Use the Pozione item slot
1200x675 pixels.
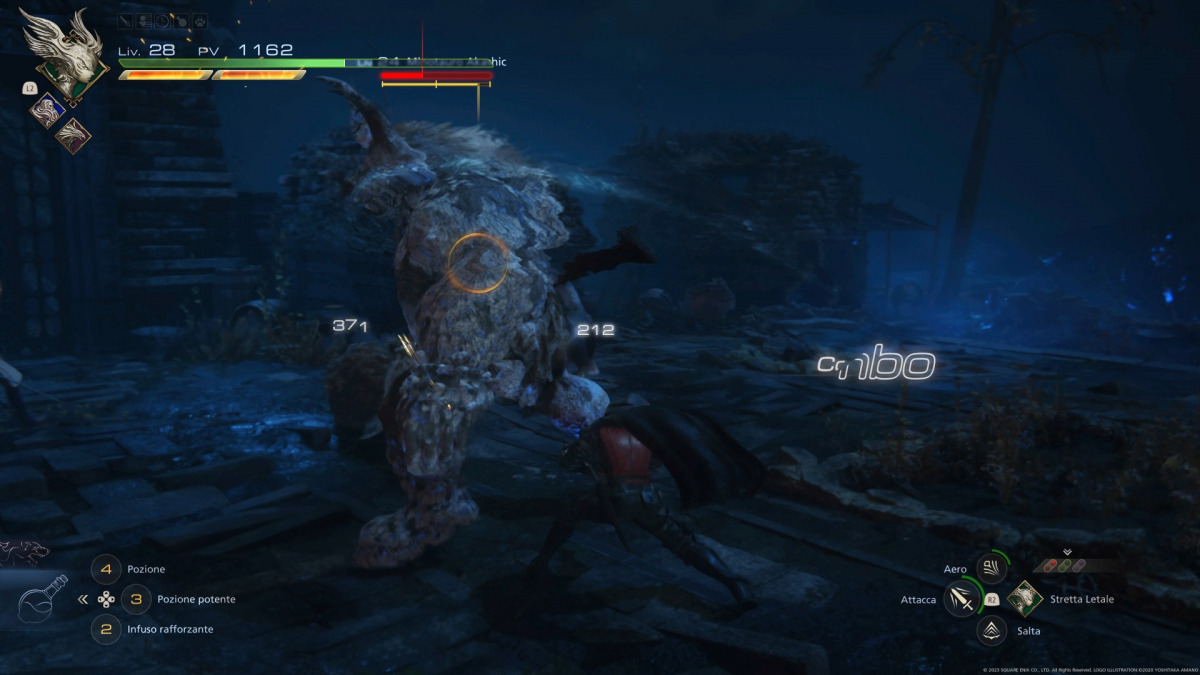coord(105,569)
